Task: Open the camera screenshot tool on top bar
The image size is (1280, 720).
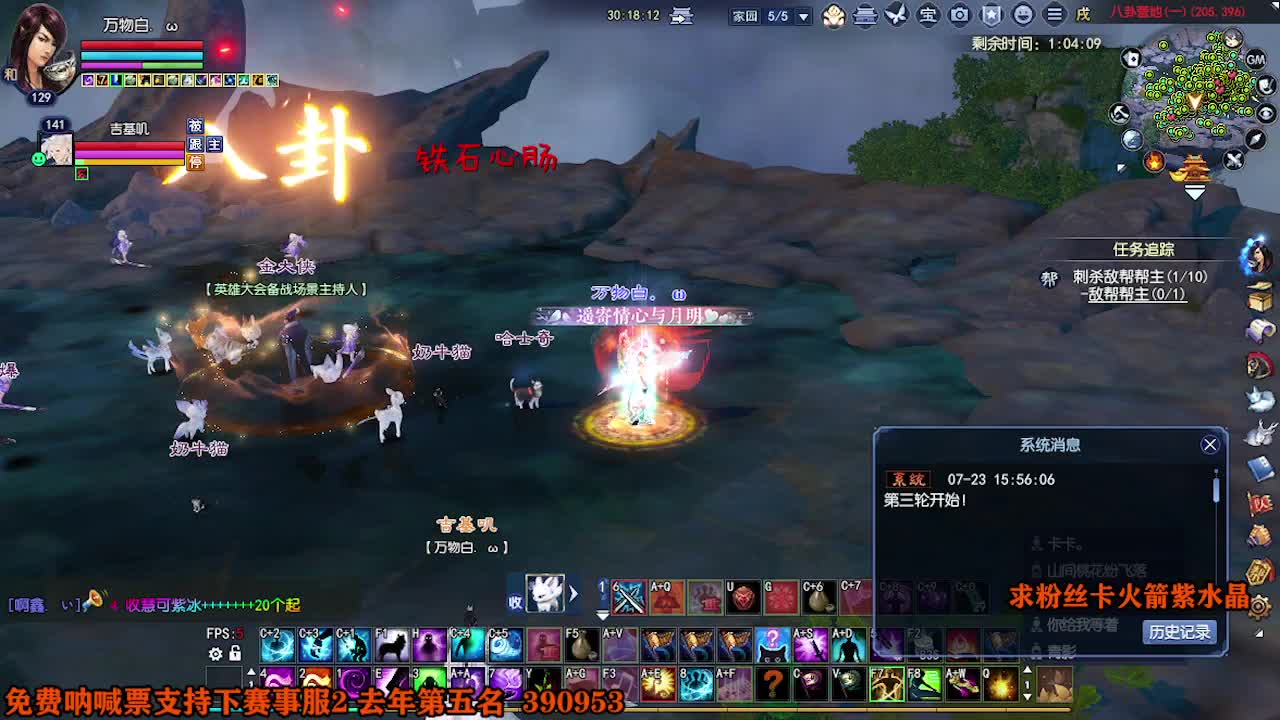Action: pos(960,13)
